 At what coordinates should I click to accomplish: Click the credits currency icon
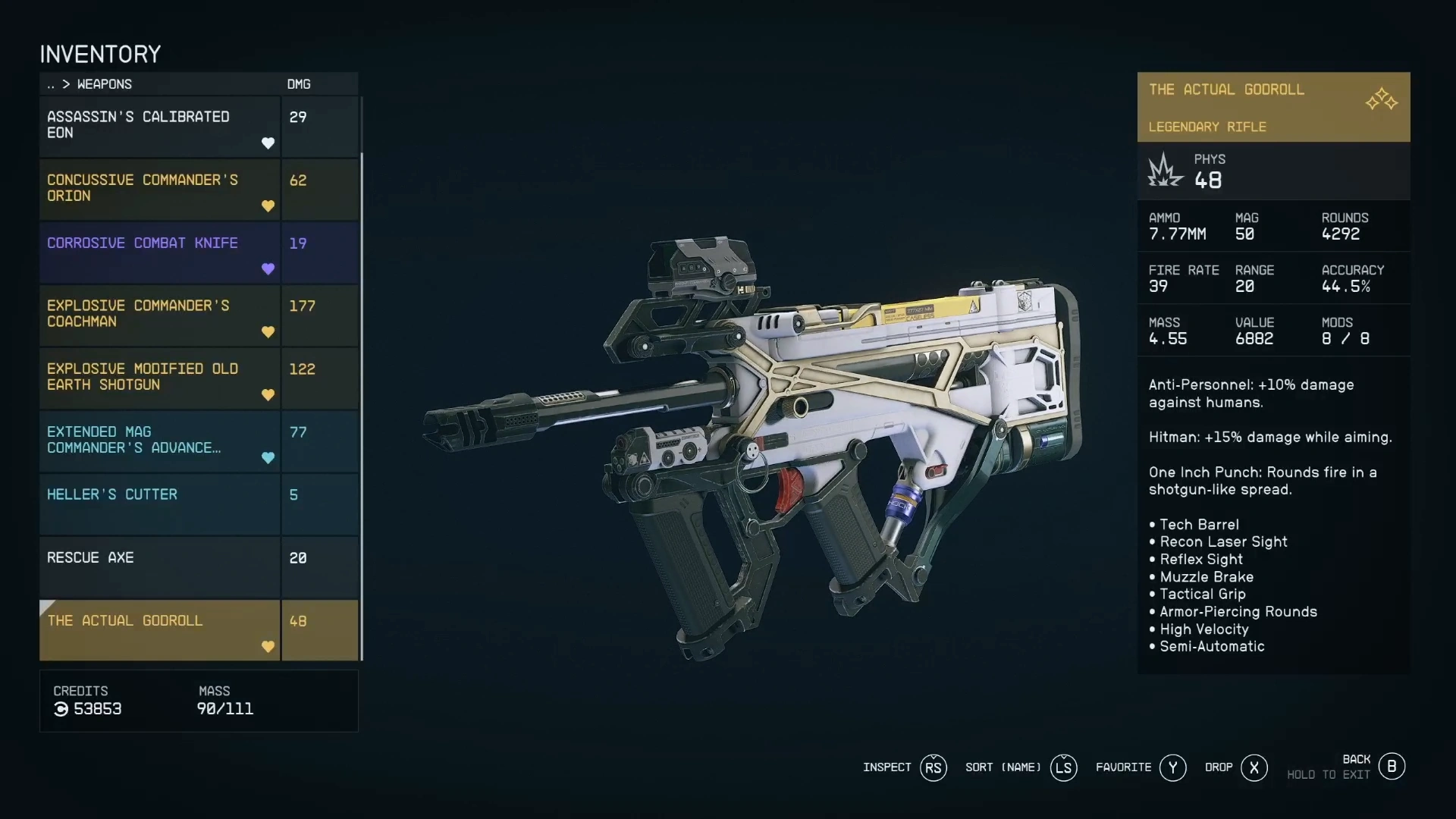(x=61, y=710)
